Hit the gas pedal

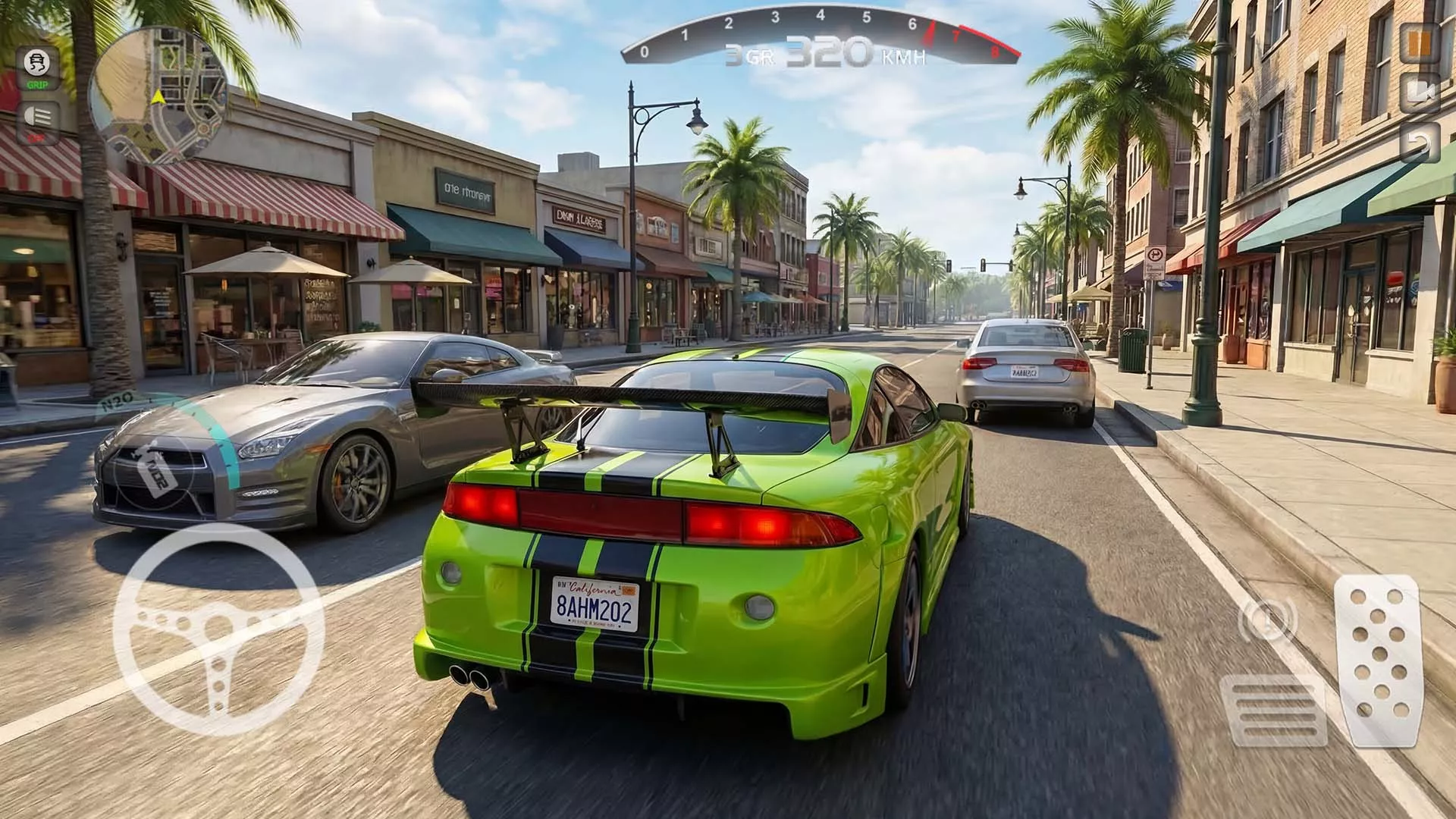click(x=1376, y=658)
